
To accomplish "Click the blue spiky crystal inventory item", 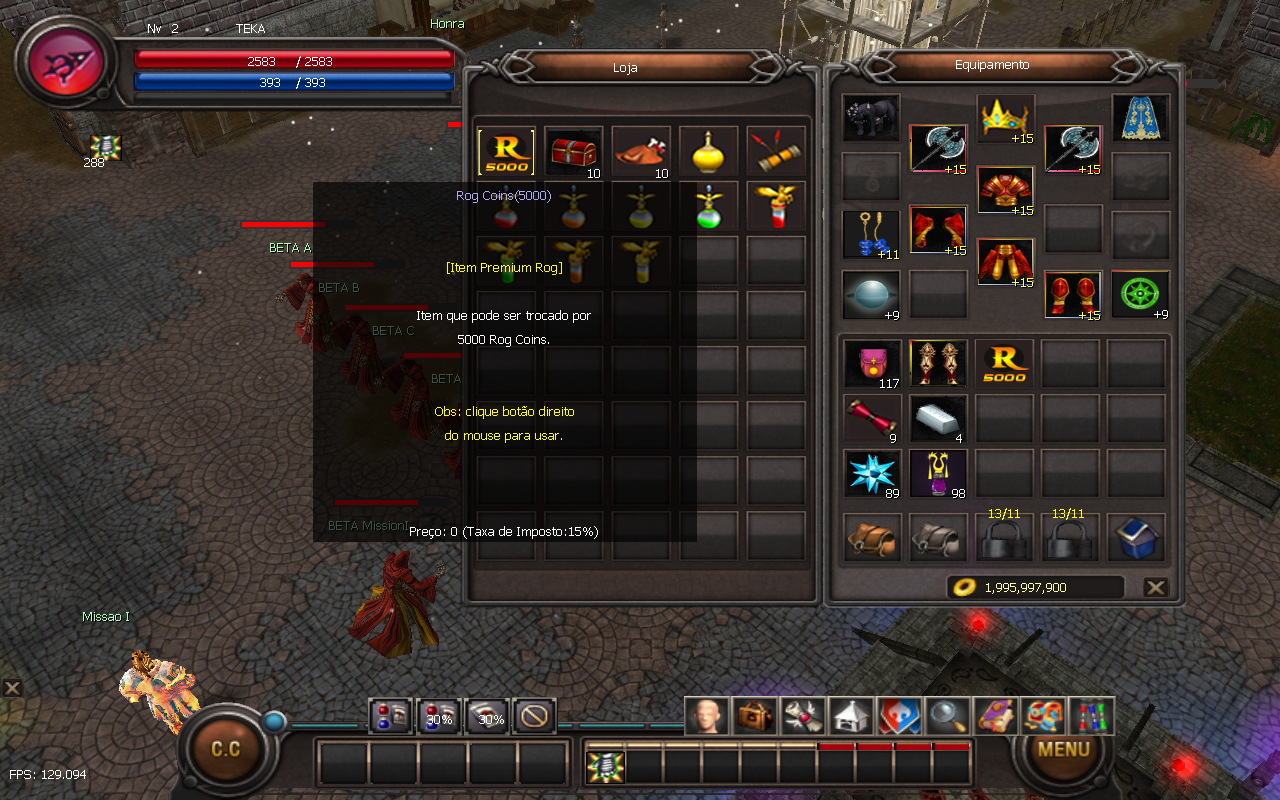I will [x=871, y=473].
